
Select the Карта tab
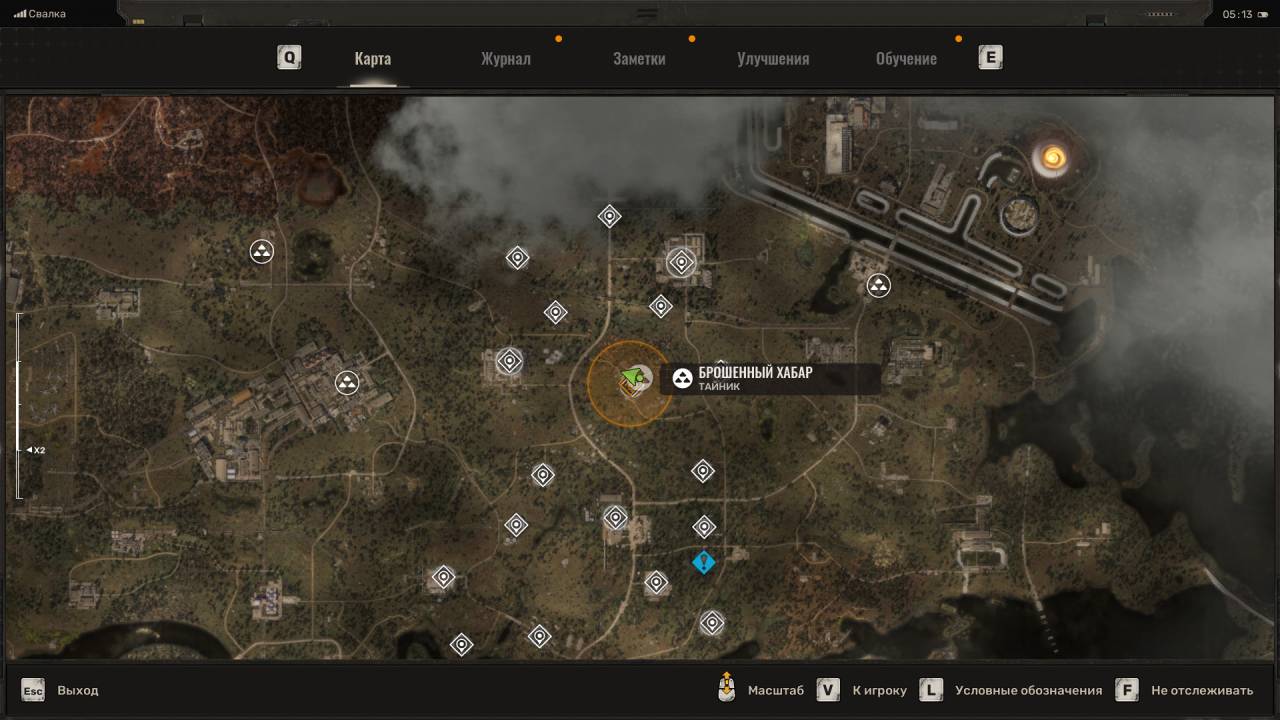tap(372, 58)
